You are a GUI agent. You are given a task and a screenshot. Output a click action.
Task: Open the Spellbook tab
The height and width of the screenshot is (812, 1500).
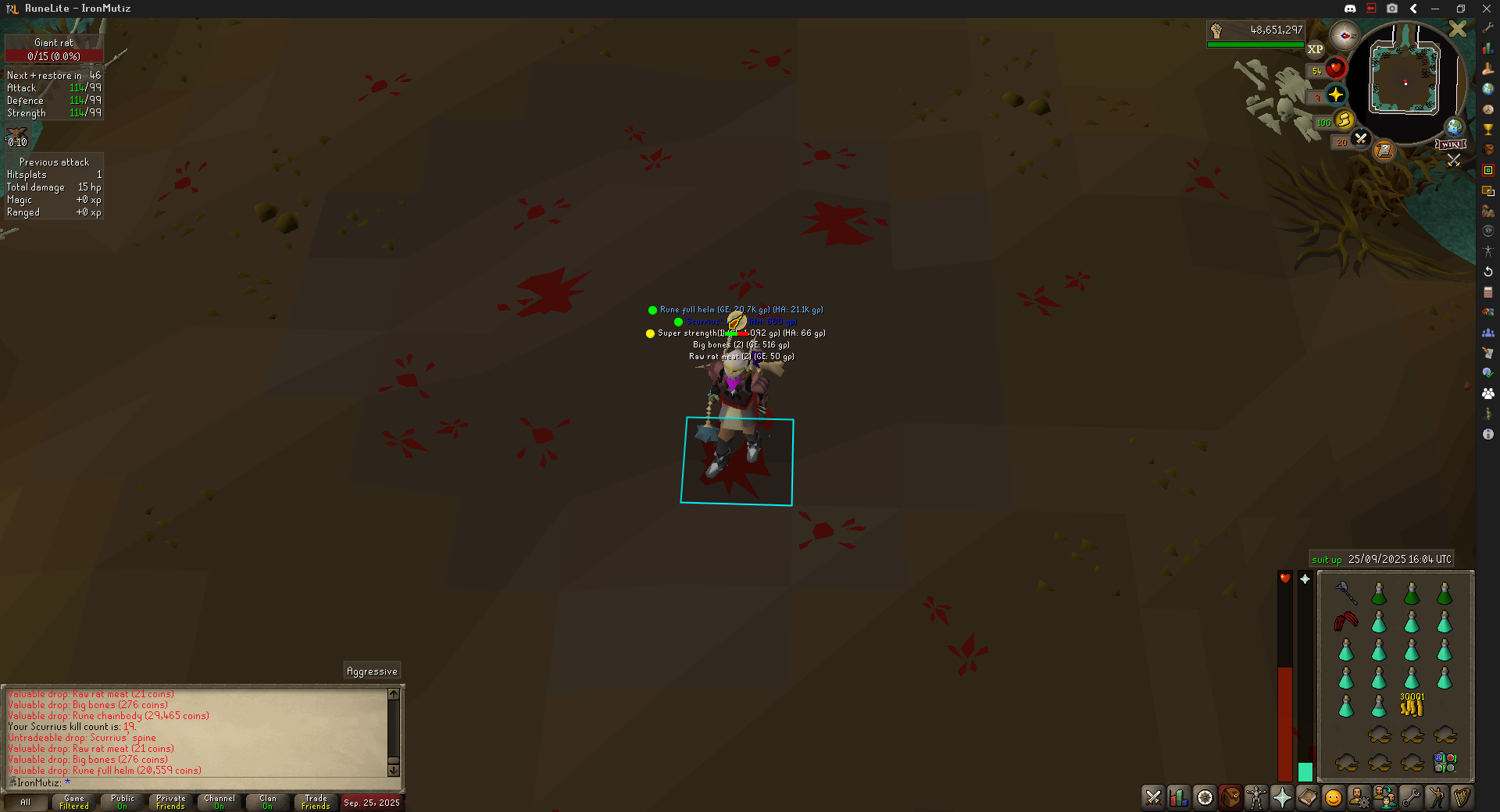click(1308, 797)
